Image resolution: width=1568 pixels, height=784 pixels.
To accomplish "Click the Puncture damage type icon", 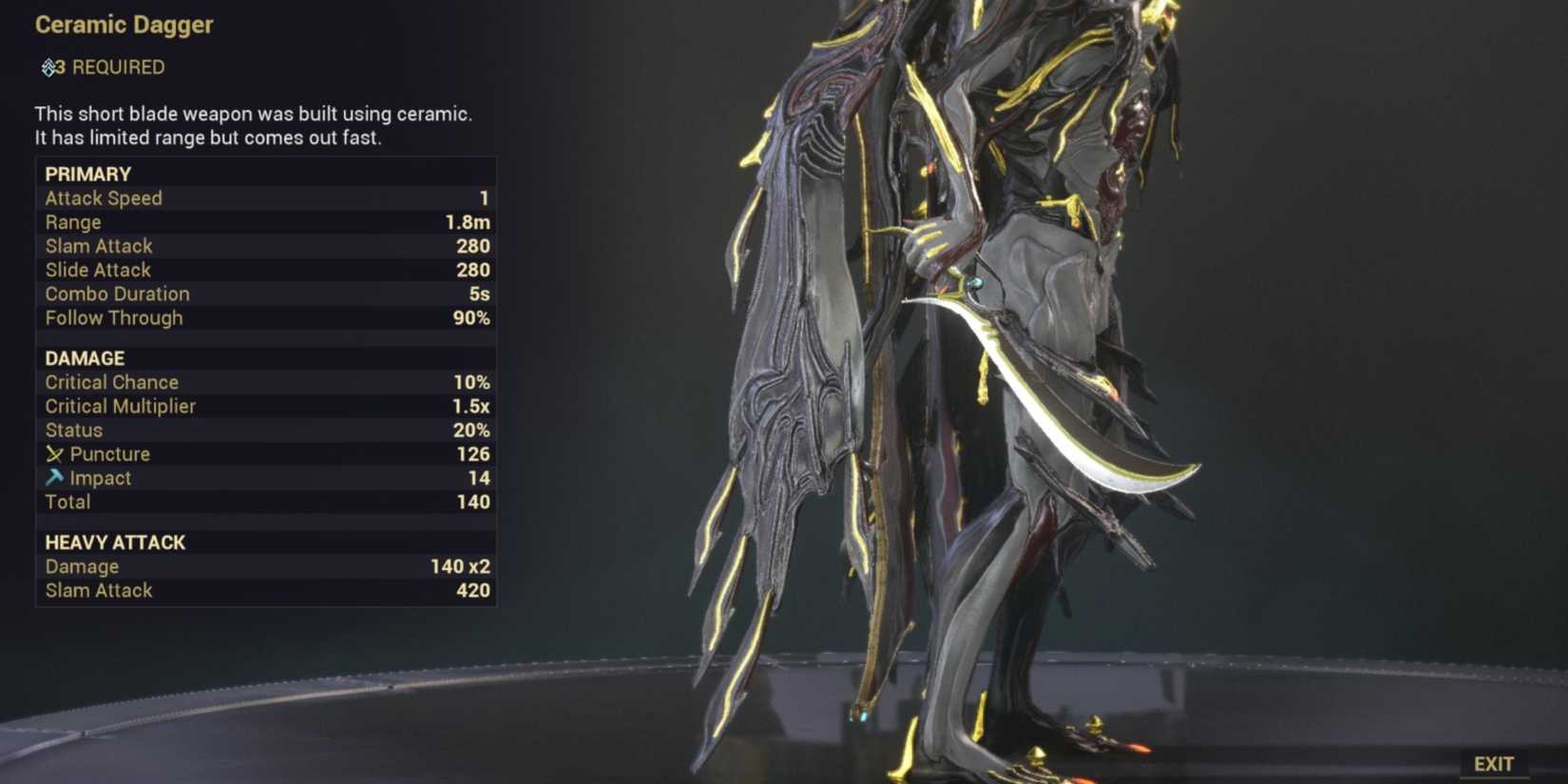I will click(x=53, y=453).
